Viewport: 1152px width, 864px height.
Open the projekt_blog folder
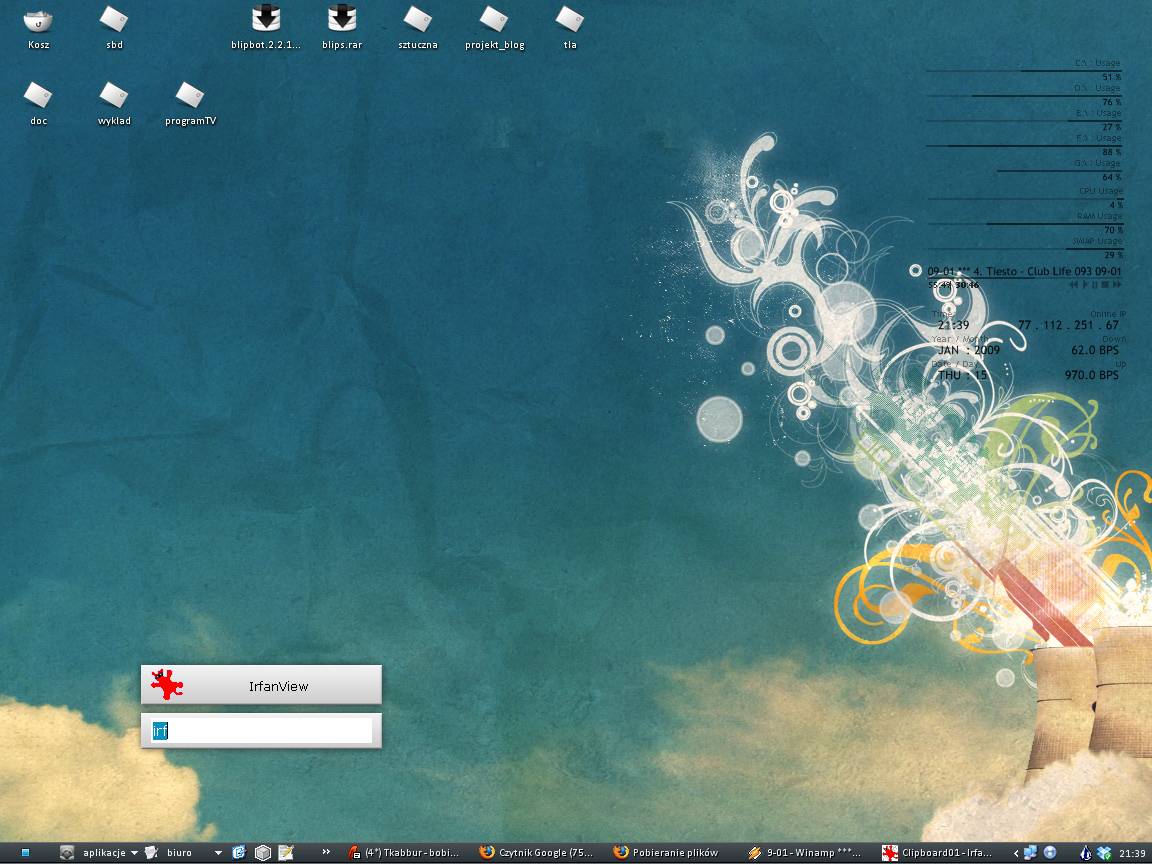pyautogui.click(x=494, y=20)
